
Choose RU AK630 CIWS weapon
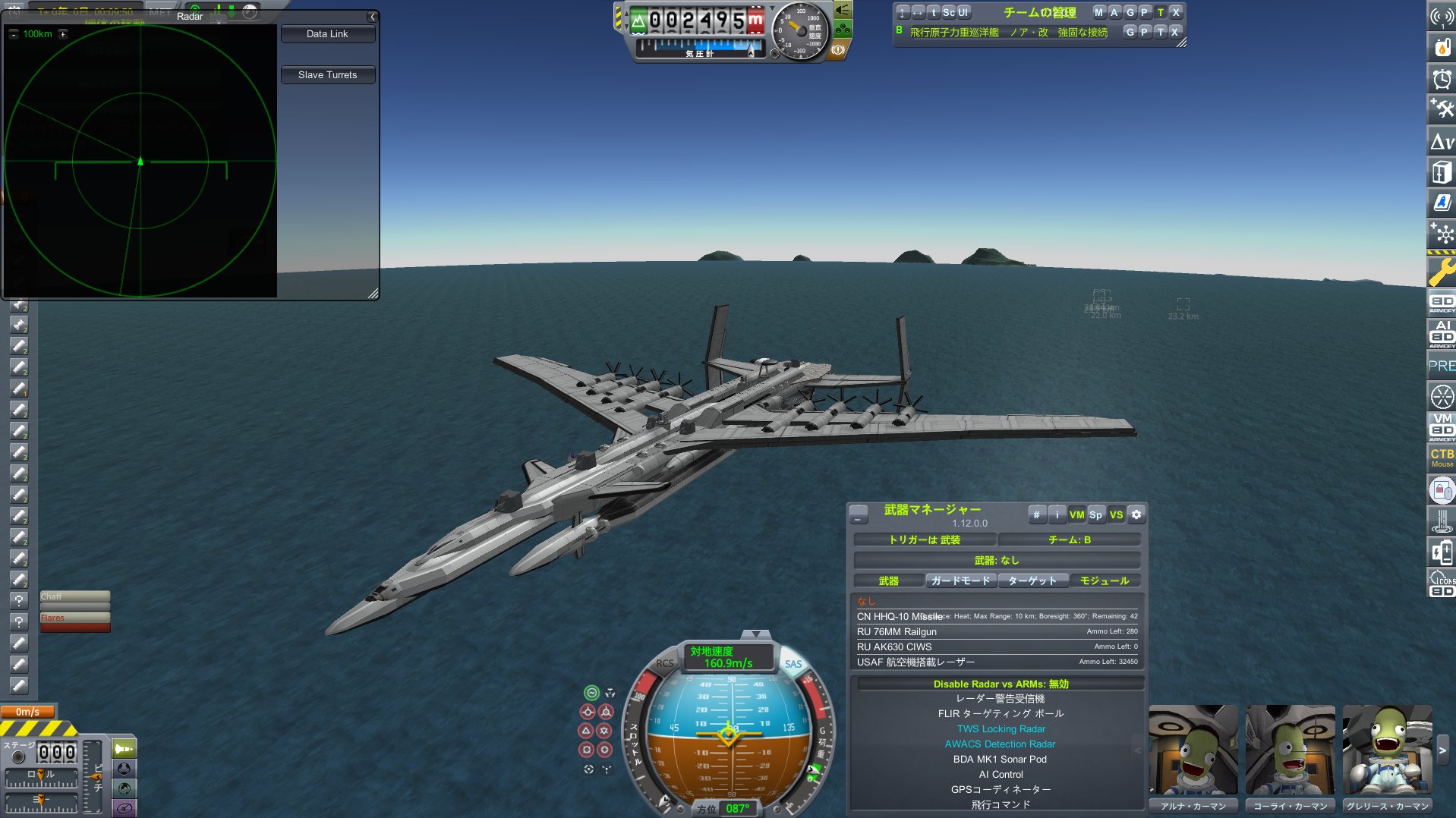(893, 647)
